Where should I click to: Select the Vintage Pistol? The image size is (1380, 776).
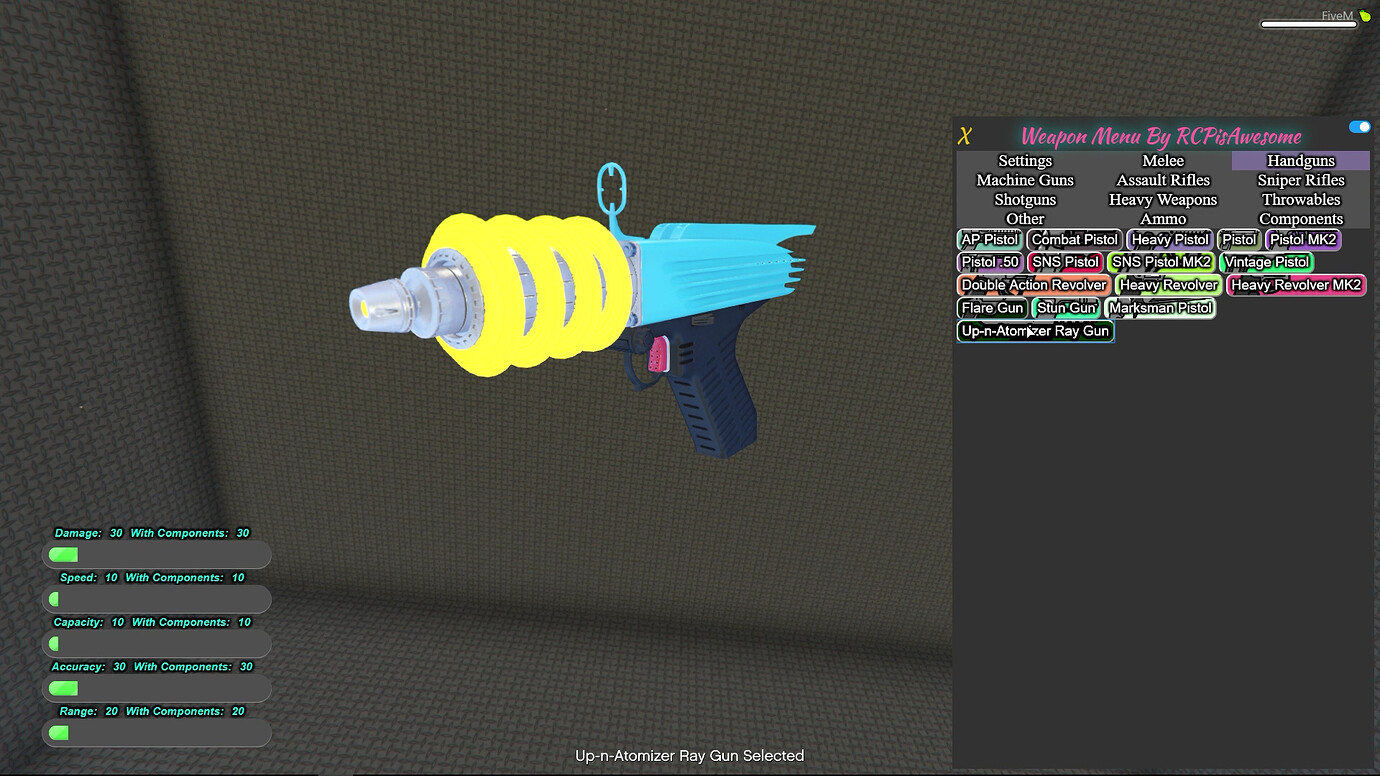[1266, 261]
